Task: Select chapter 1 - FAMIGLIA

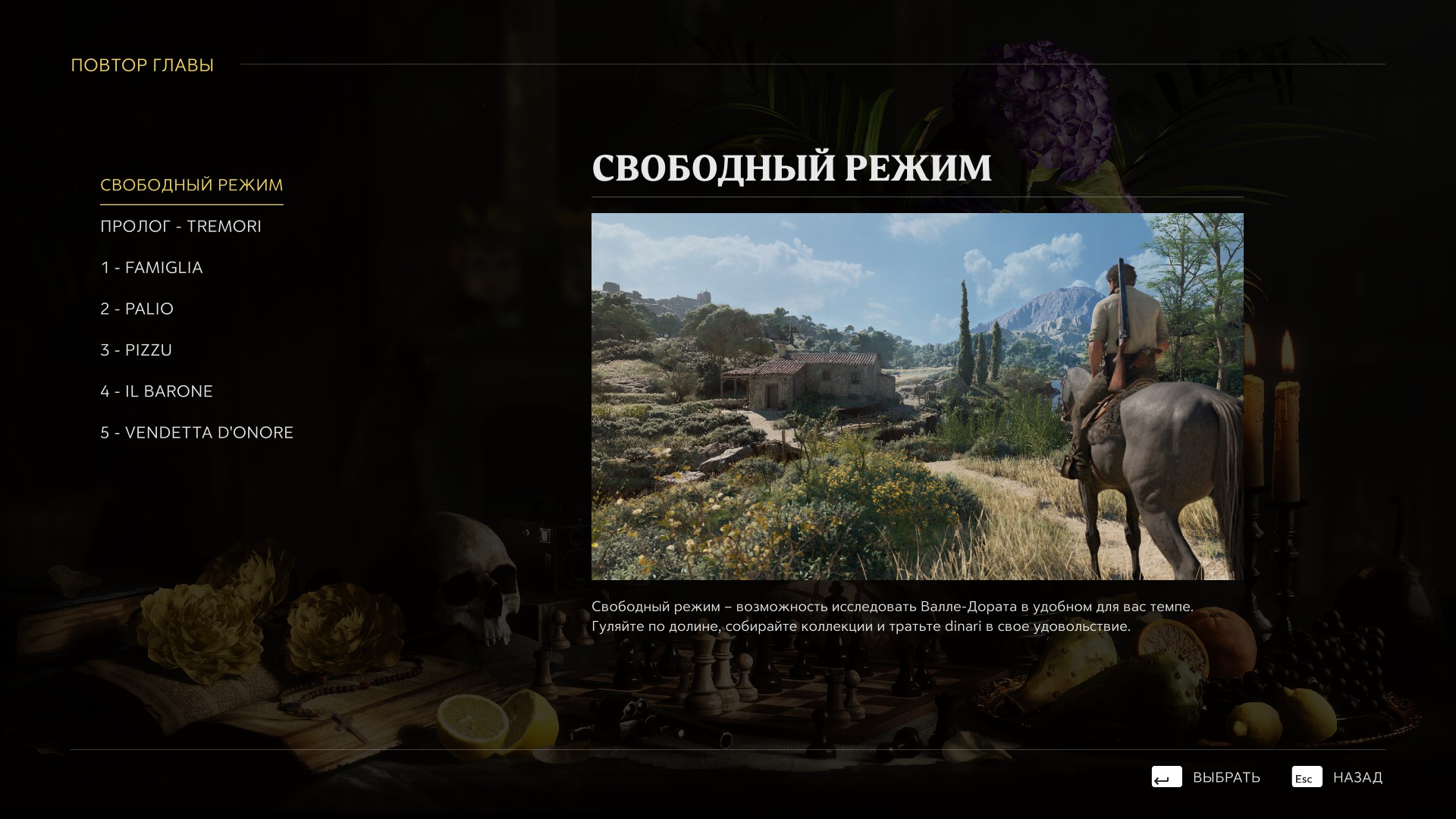Action: coord(152,267)
